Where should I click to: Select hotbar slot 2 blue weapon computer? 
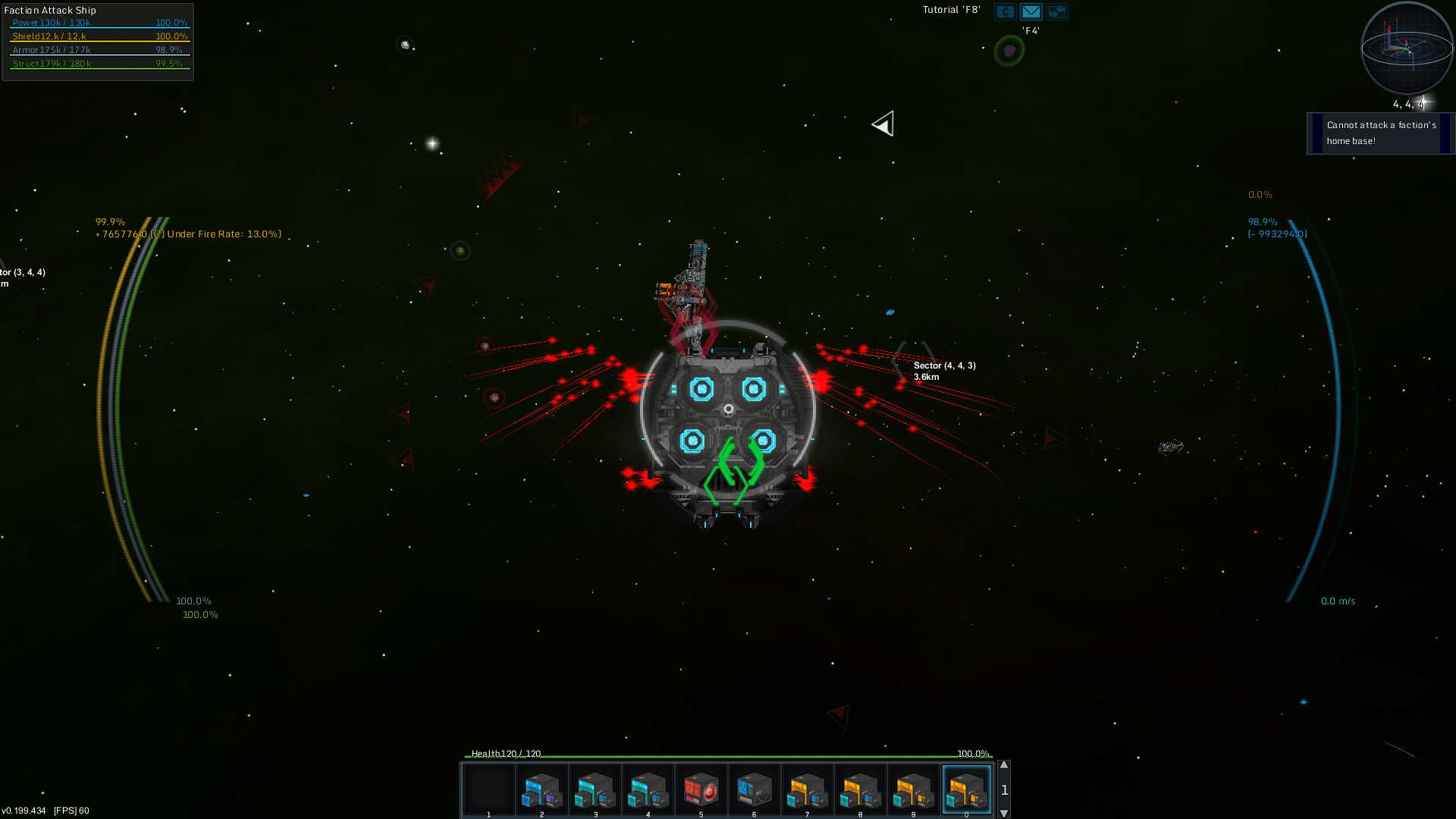541,789
